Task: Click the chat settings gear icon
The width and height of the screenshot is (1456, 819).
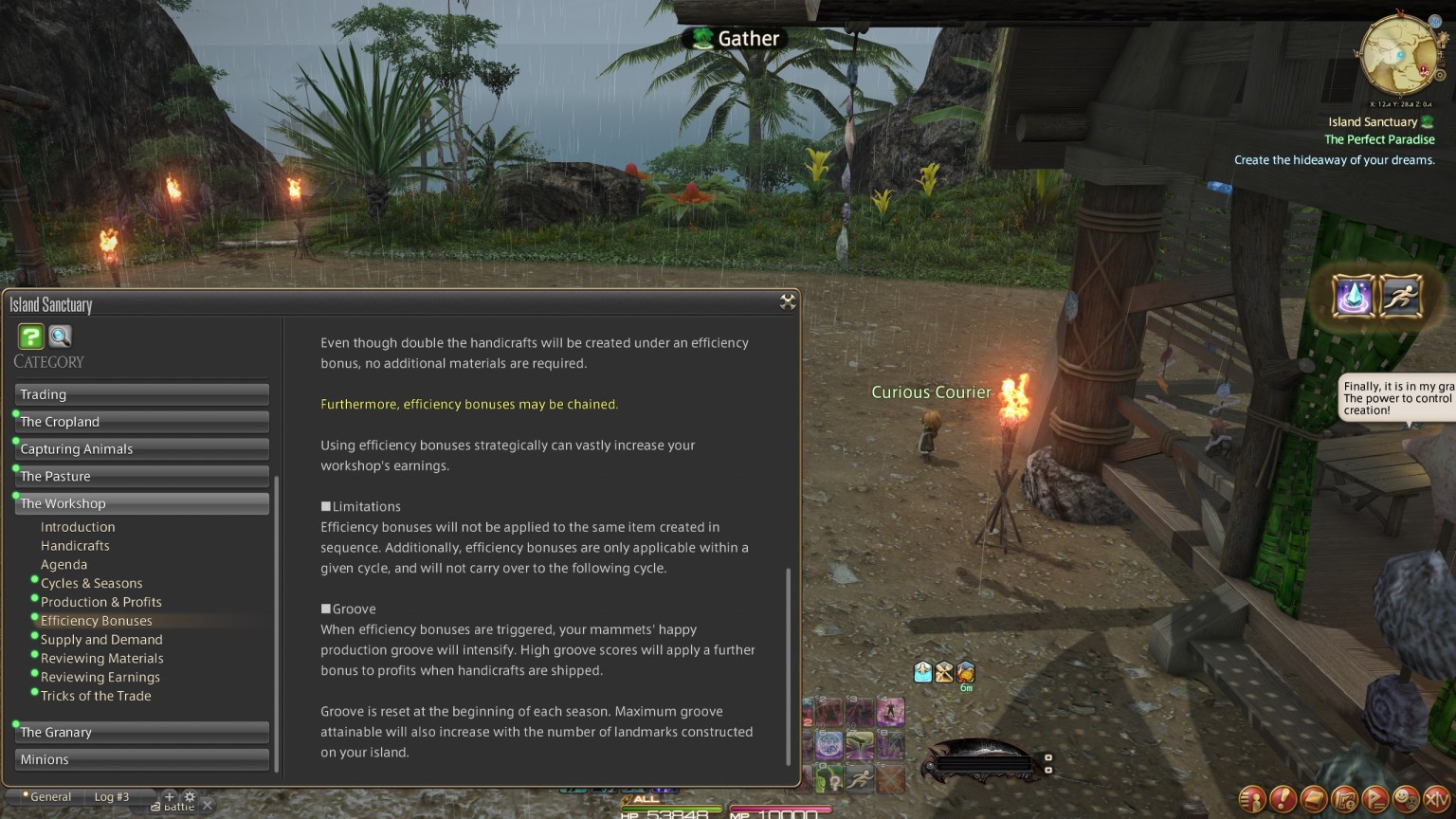Action: pos(190,797)
